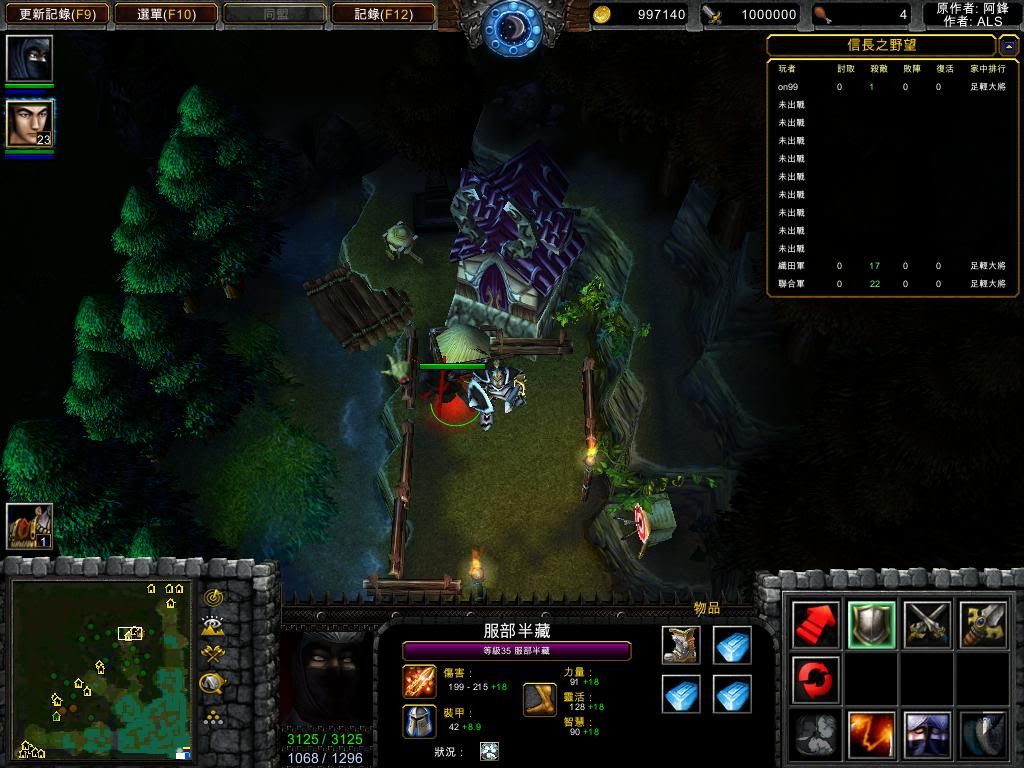The width and height of the screenshot is (1024, 768).
Task: Select the masked ninja hero portrait
Action: click(x=29, y=58)
